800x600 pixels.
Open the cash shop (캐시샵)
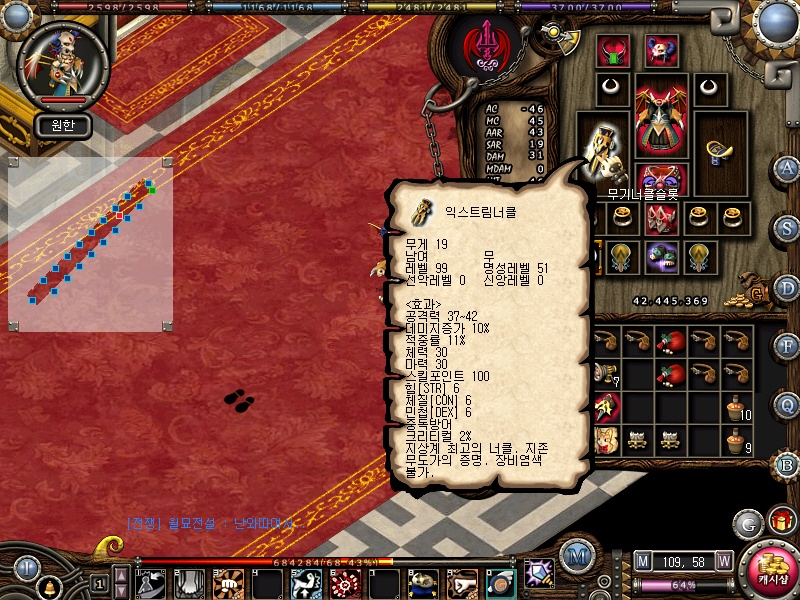(x=769, y=568)
